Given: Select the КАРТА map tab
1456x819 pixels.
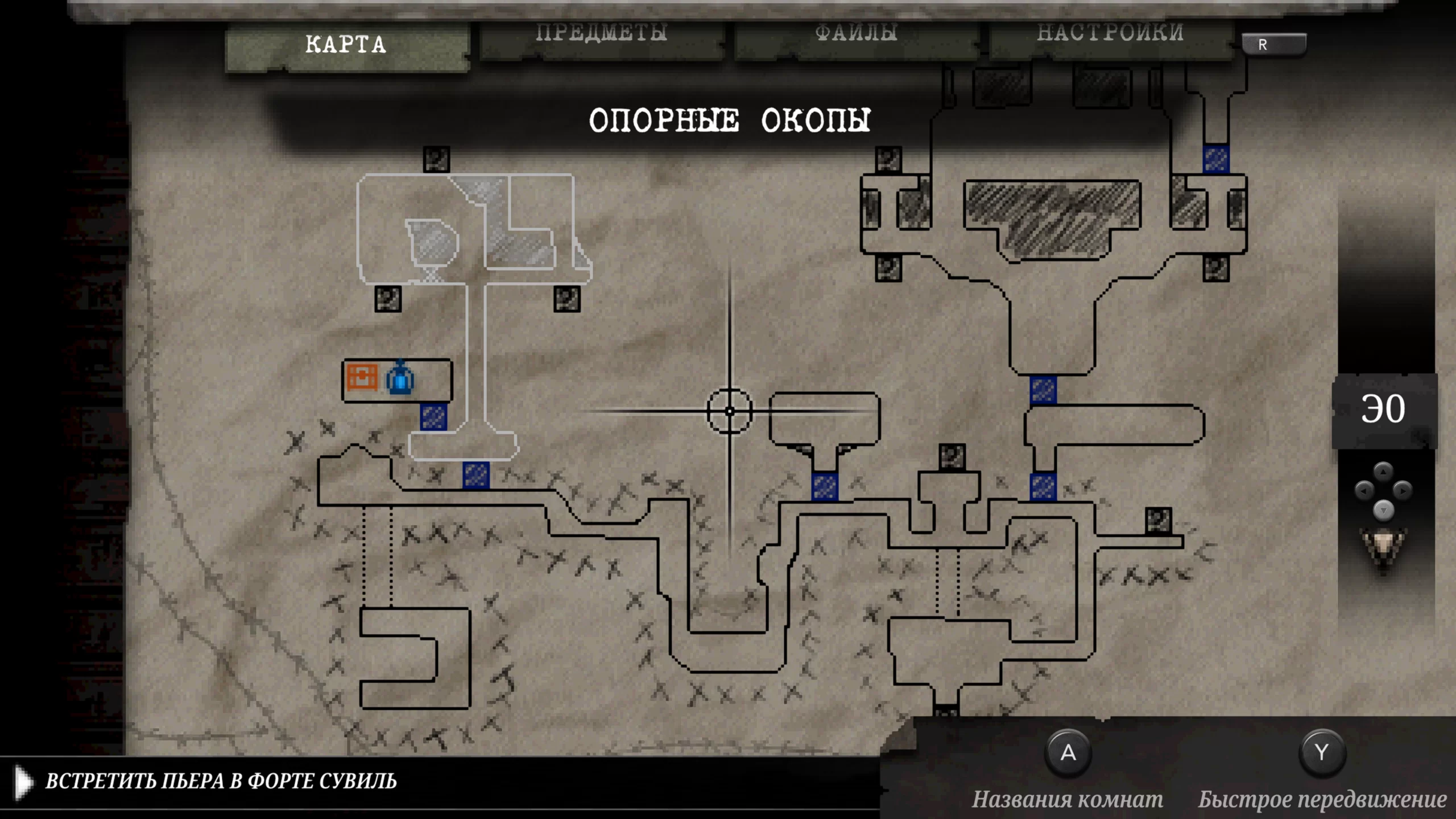Looking at the screenshot, I should (346, 45).
